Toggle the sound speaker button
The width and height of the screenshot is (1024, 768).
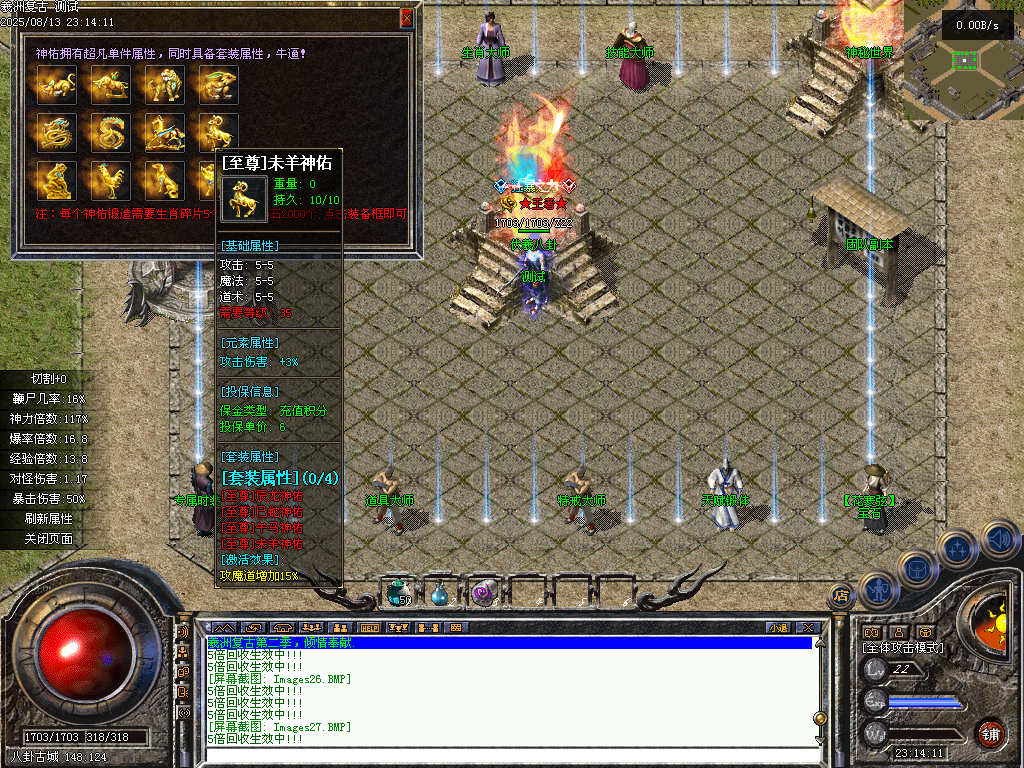point(998,541)
